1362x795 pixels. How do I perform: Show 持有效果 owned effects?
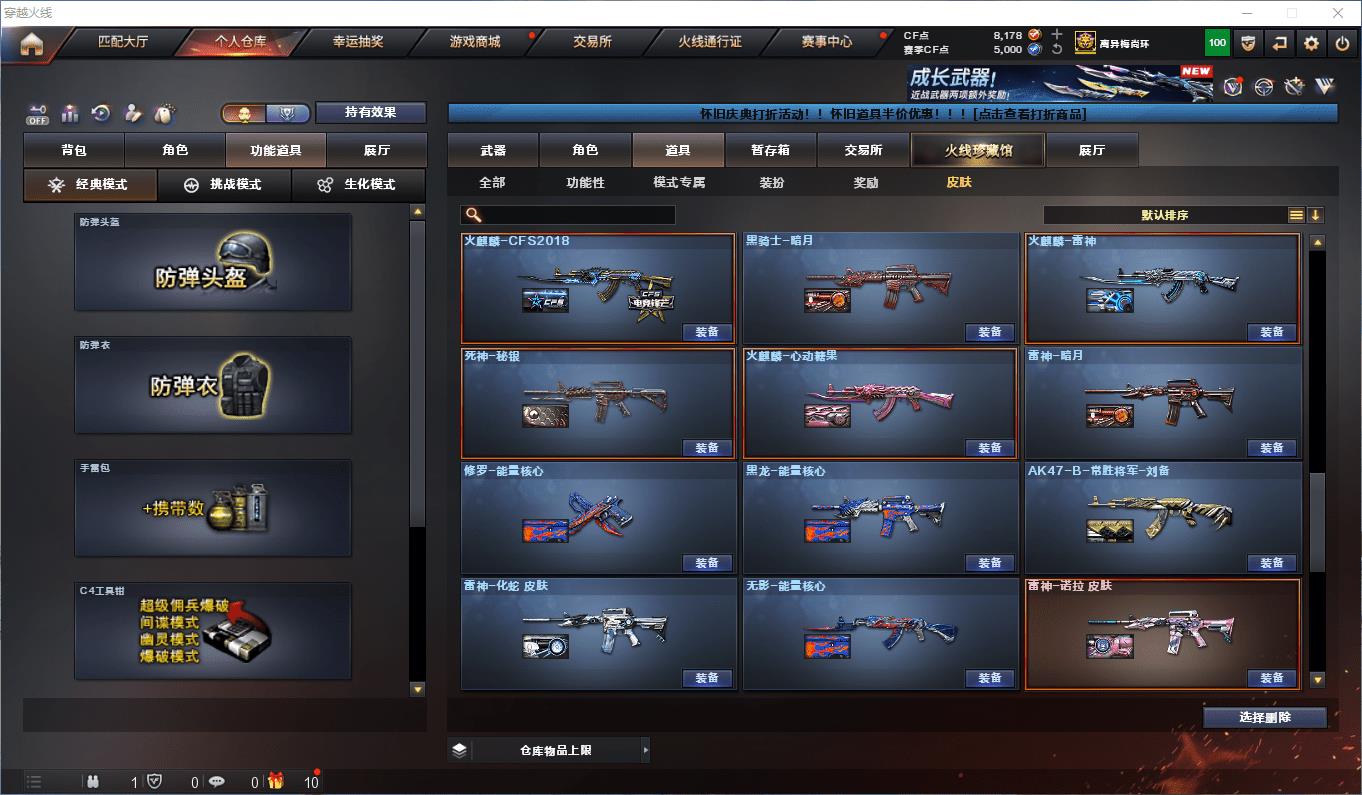click(371, 112)
